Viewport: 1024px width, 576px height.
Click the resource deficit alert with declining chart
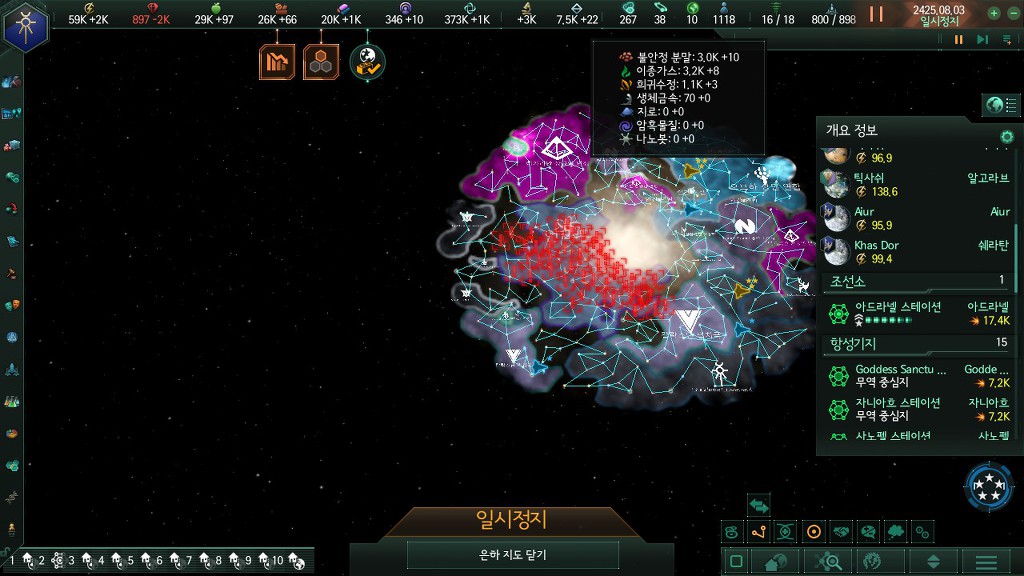(277, 62)
